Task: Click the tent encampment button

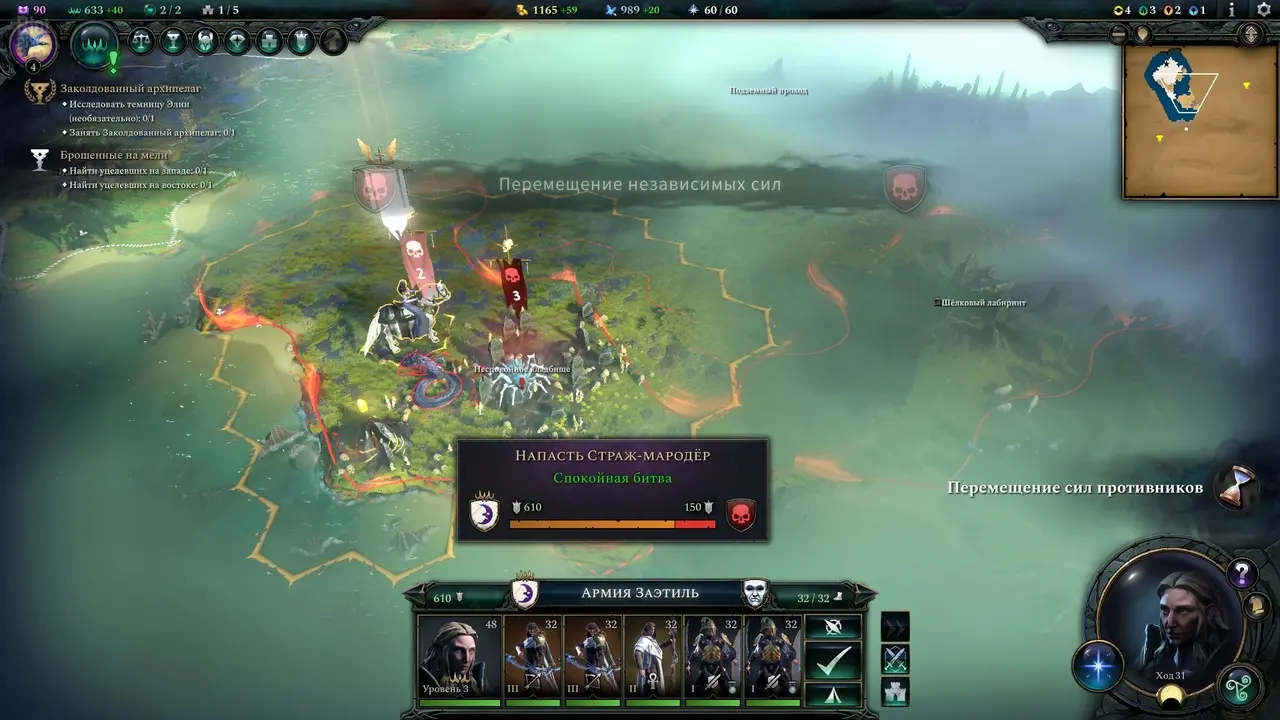Action: [832, 694]
